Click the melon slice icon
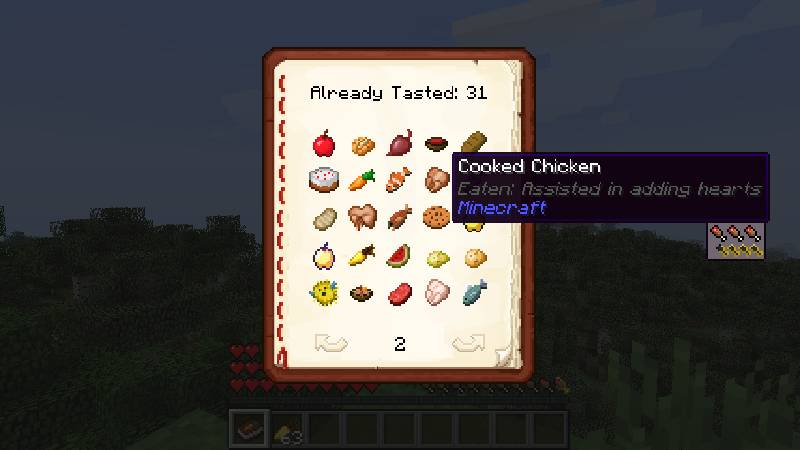This screenshot has height=450, width=800. pos(398,255)
